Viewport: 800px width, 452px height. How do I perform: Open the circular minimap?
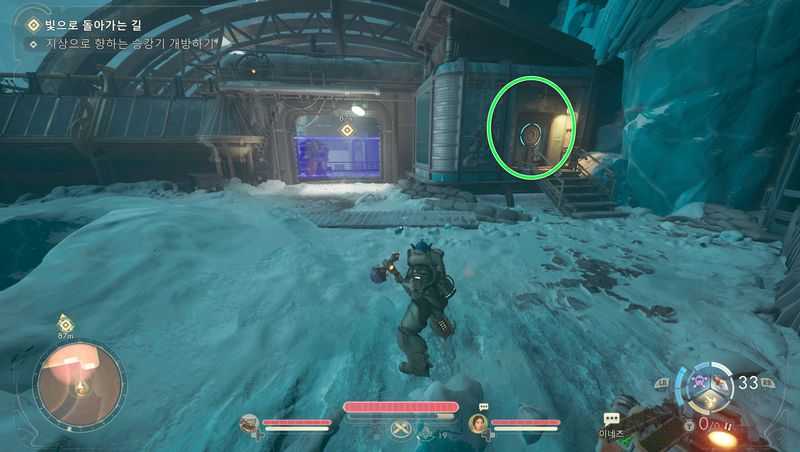point(80,384)
